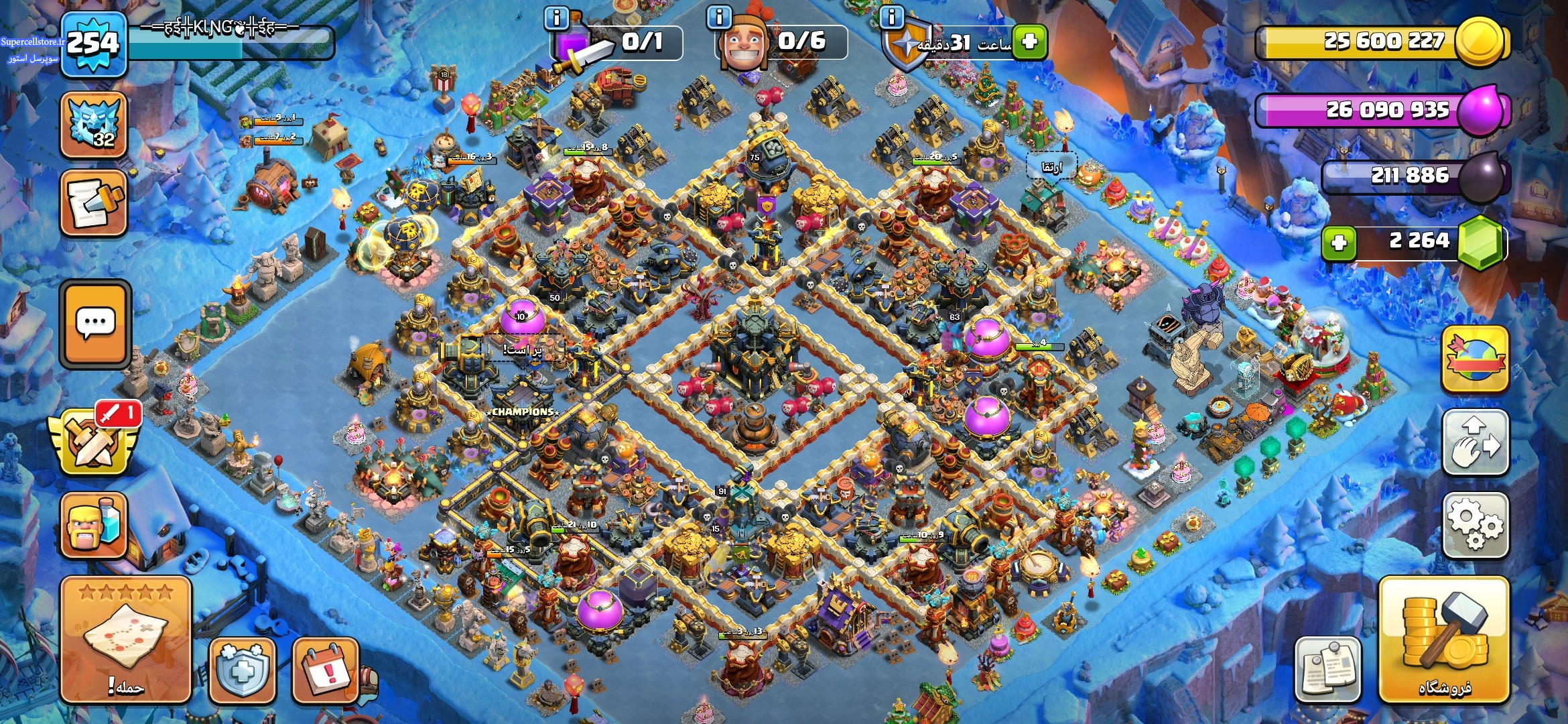Image resolution: width=1568 pixels, height=724 pixels.
Task: Tap the attack map button
Action: [x=126, y=640]
